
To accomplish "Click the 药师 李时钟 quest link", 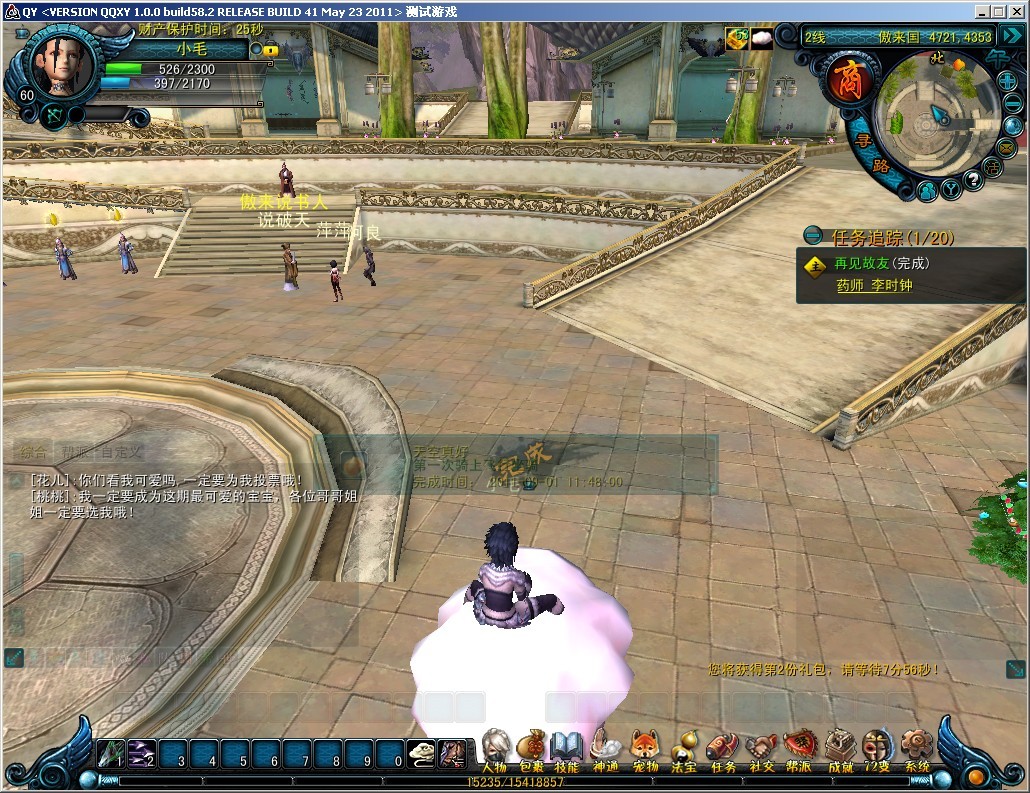I will [874, 286].
